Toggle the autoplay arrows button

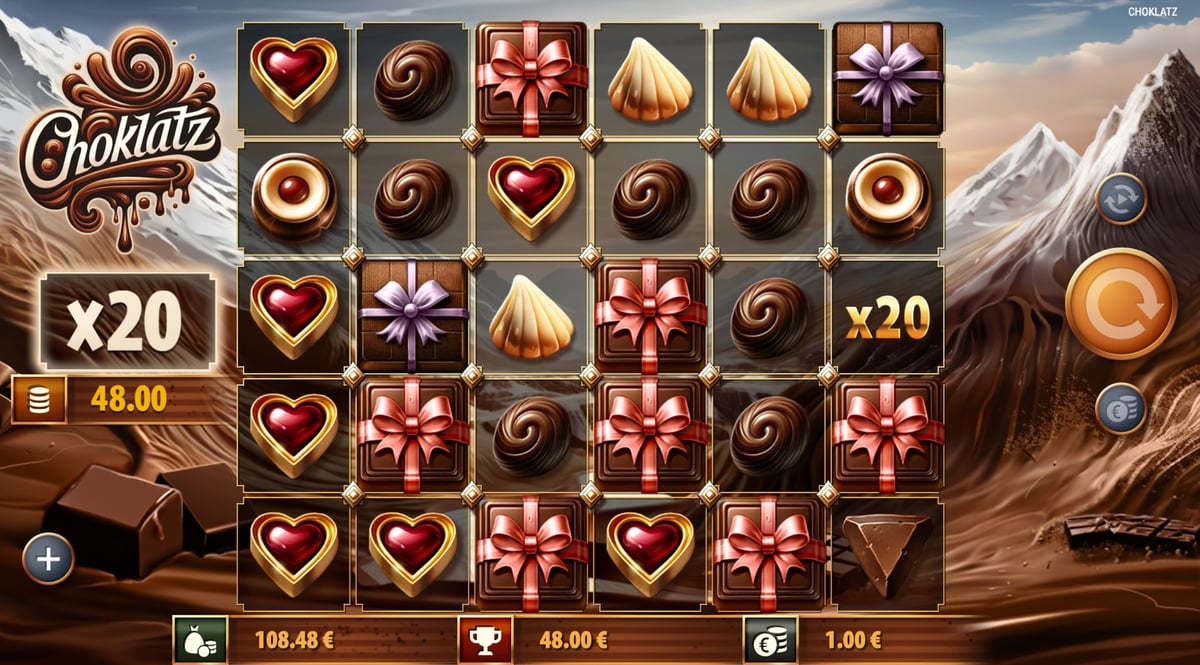tap(1120, 198)
